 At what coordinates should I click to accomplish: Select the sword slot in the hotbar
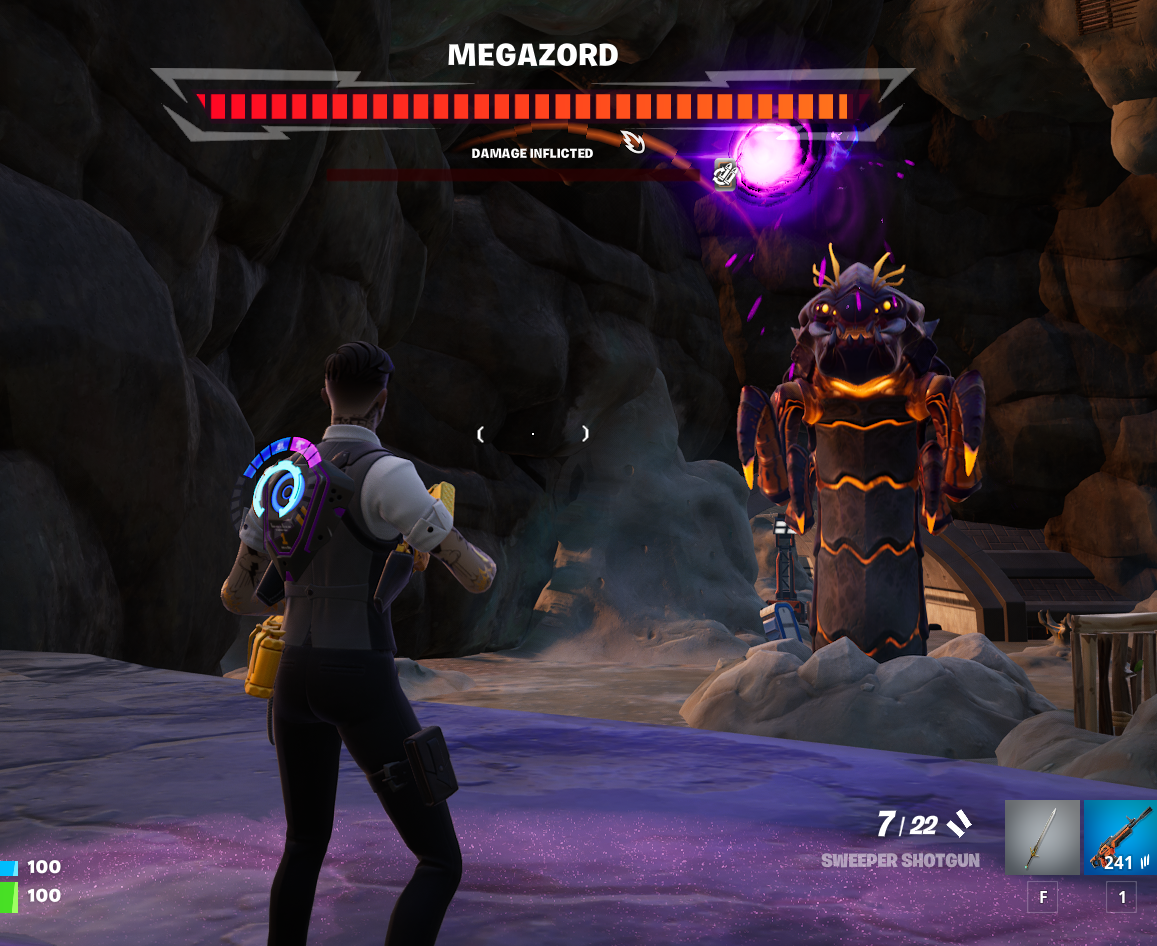coord(1042,837)
